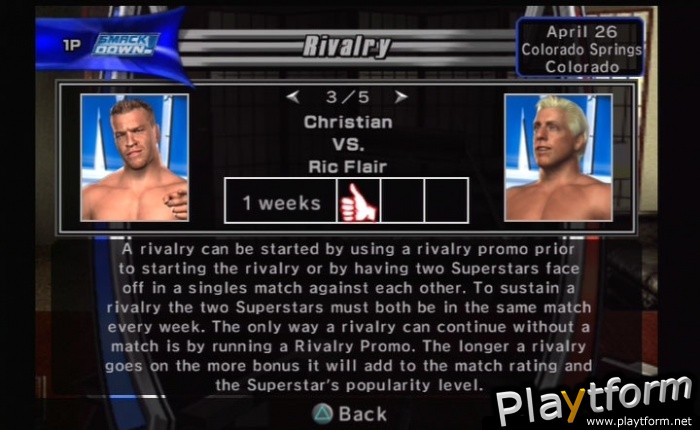Select Ric Flair's portrait
The height and width of the screenshot is (430, 700).
click(558, 157)
